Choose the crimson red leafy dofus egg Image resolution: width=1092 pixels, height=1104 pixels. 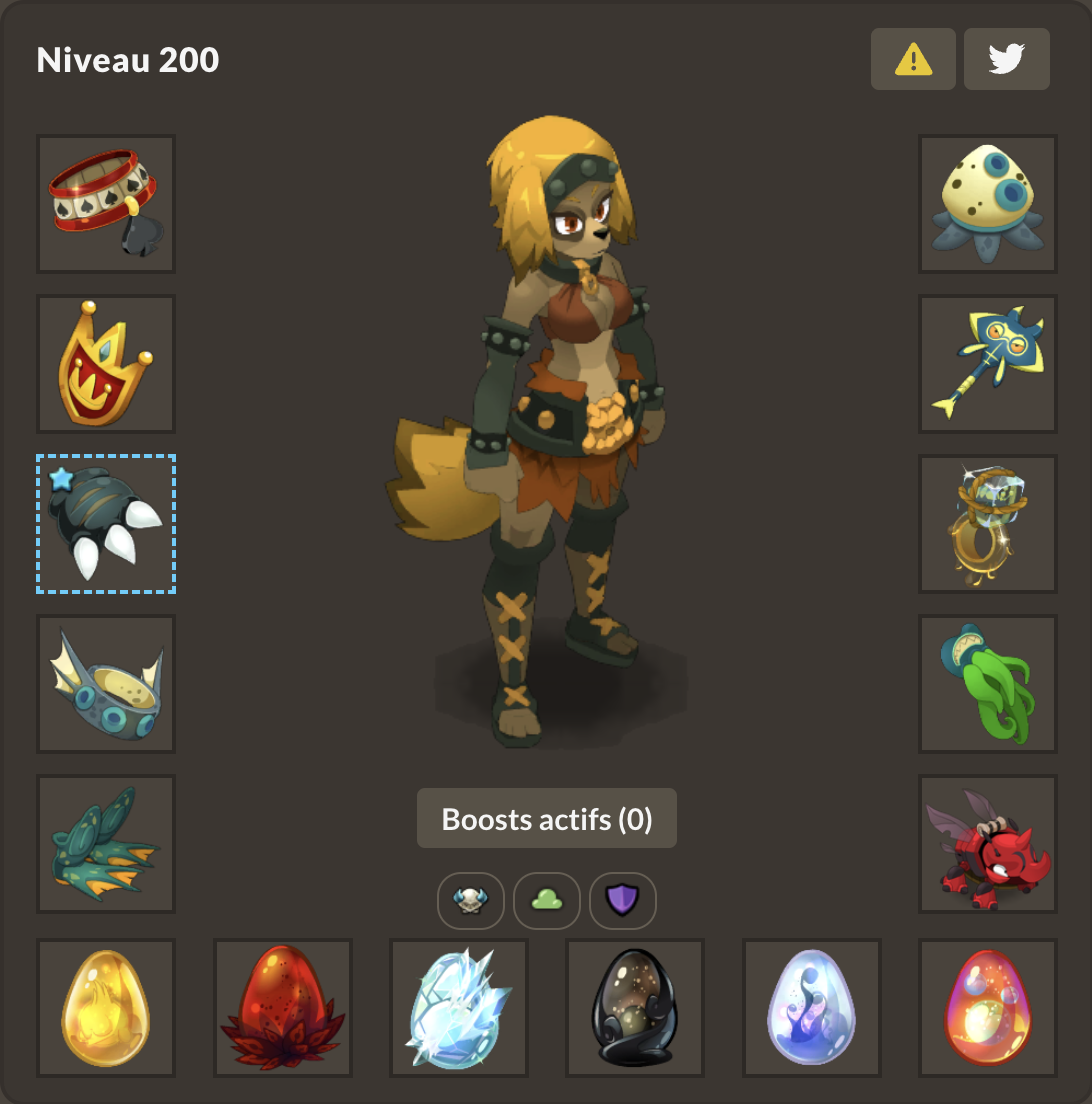coord(283,1008)
